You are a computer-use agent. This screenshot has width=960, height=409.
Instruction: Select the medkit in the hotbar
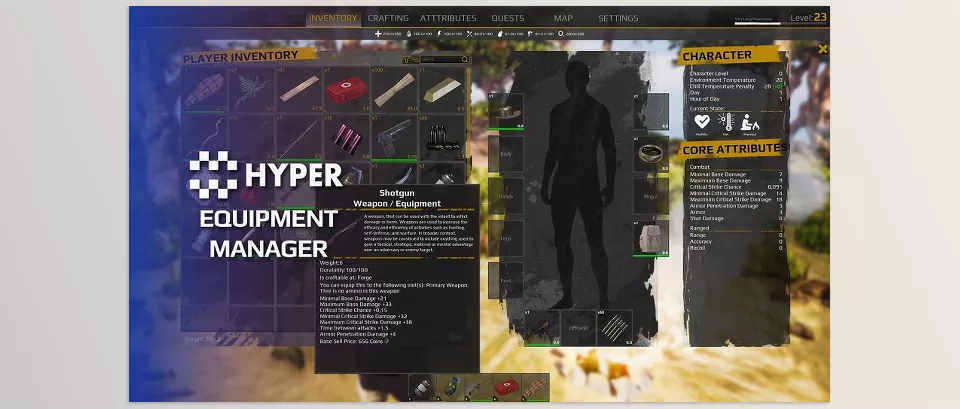pyautogui.click(x=508, y=387)
